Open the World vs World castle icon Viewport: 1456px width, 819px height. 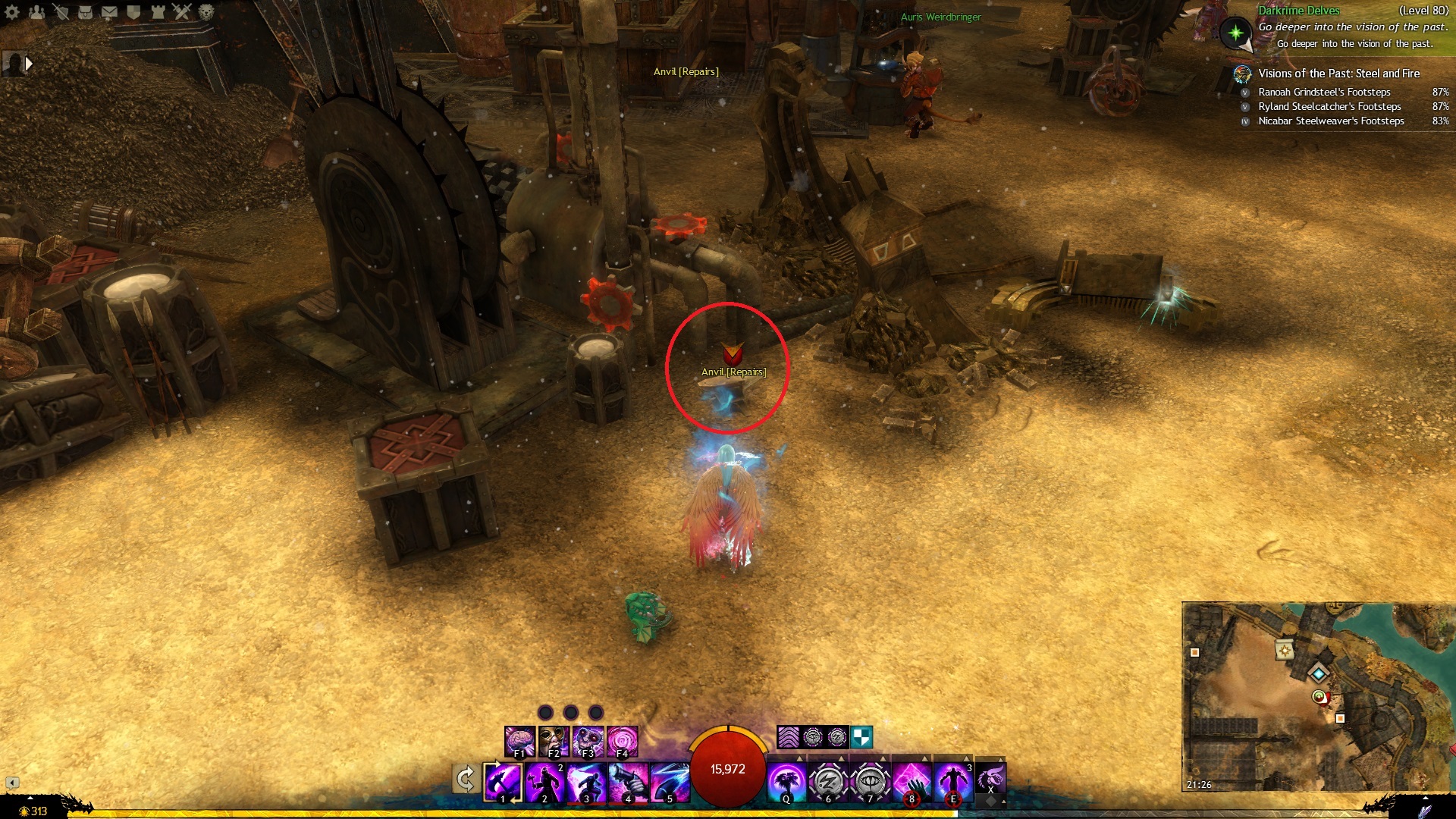coord(158,12)
